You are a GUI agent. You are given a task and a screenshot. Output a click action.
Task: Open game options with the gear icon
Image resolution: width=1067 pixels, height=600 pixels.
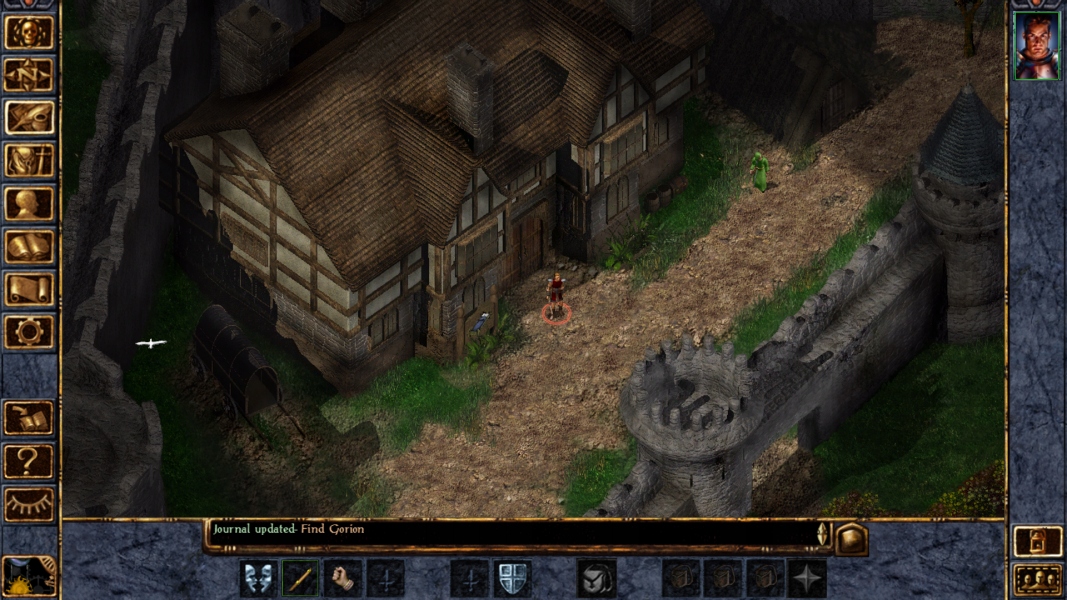[x=29, y=332]
